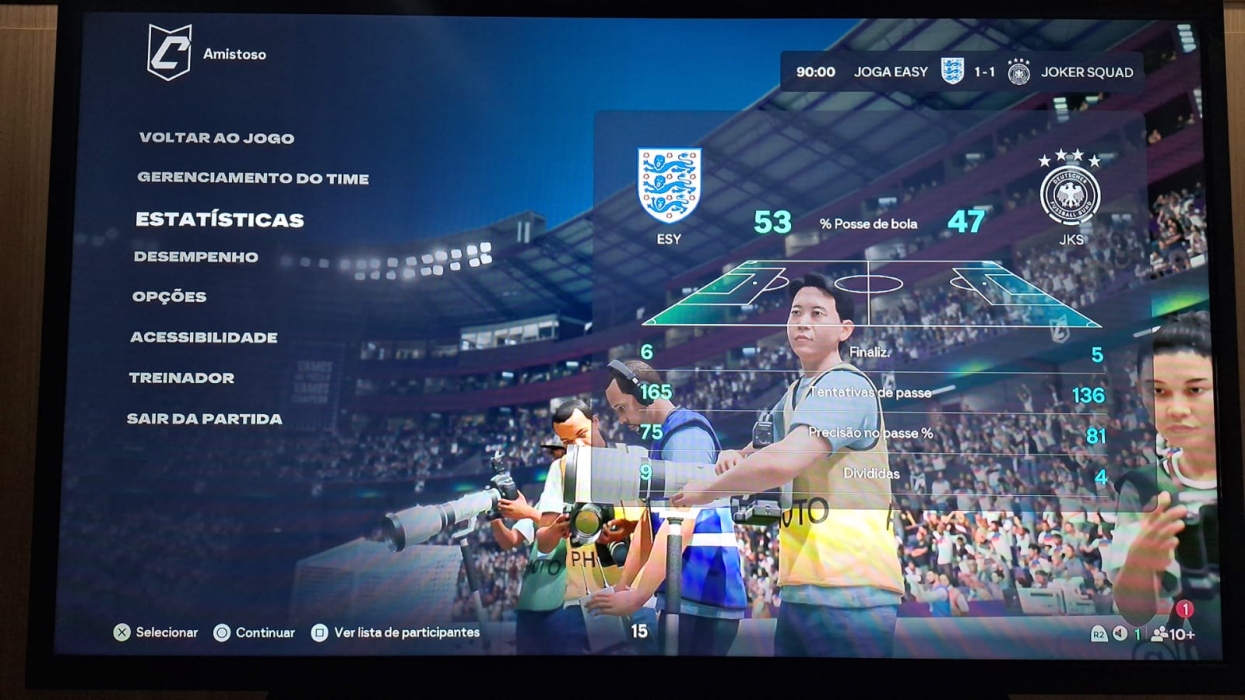The image size is (1245, 700).
Task: Select Voltar ao Jogo to resume
Action: (x=216, y=138)
